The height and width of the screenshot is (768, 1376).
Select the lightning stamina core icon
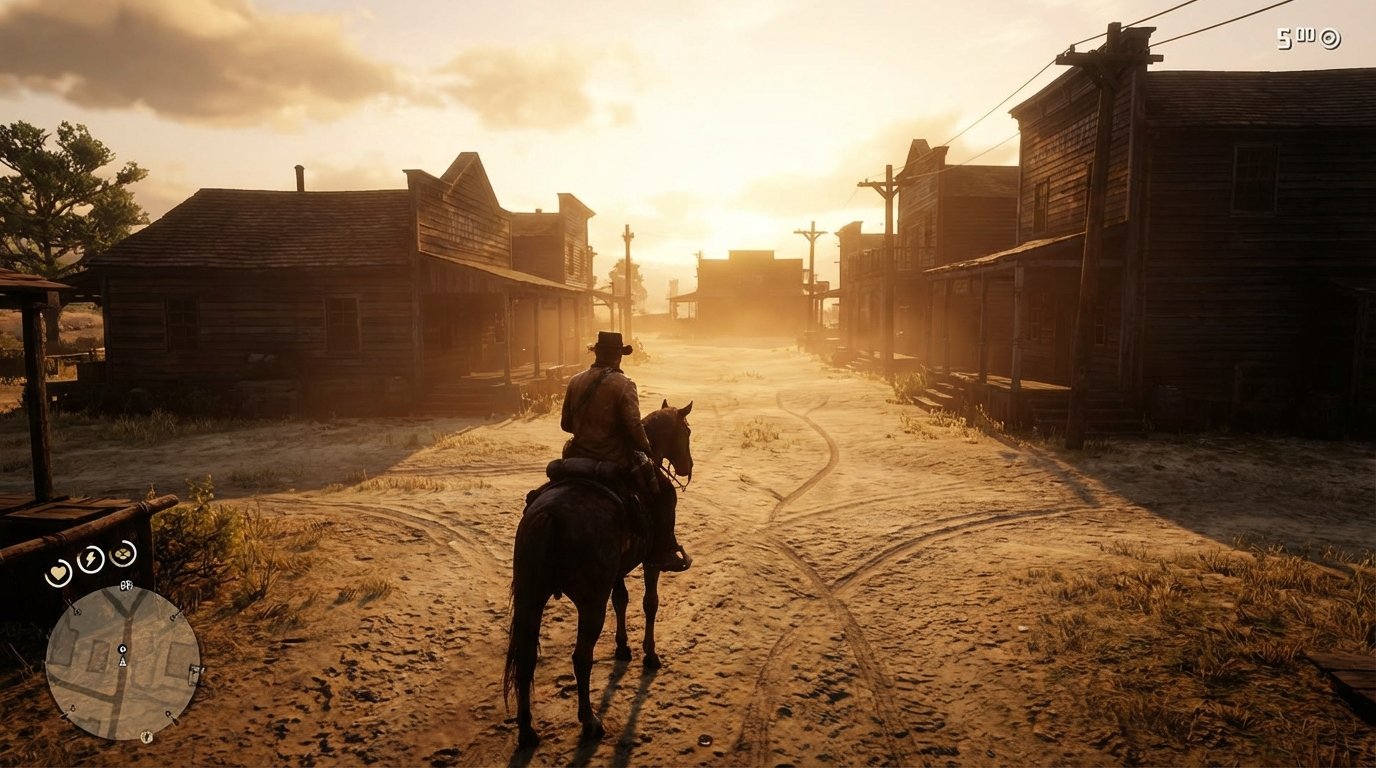click(91, 558)
